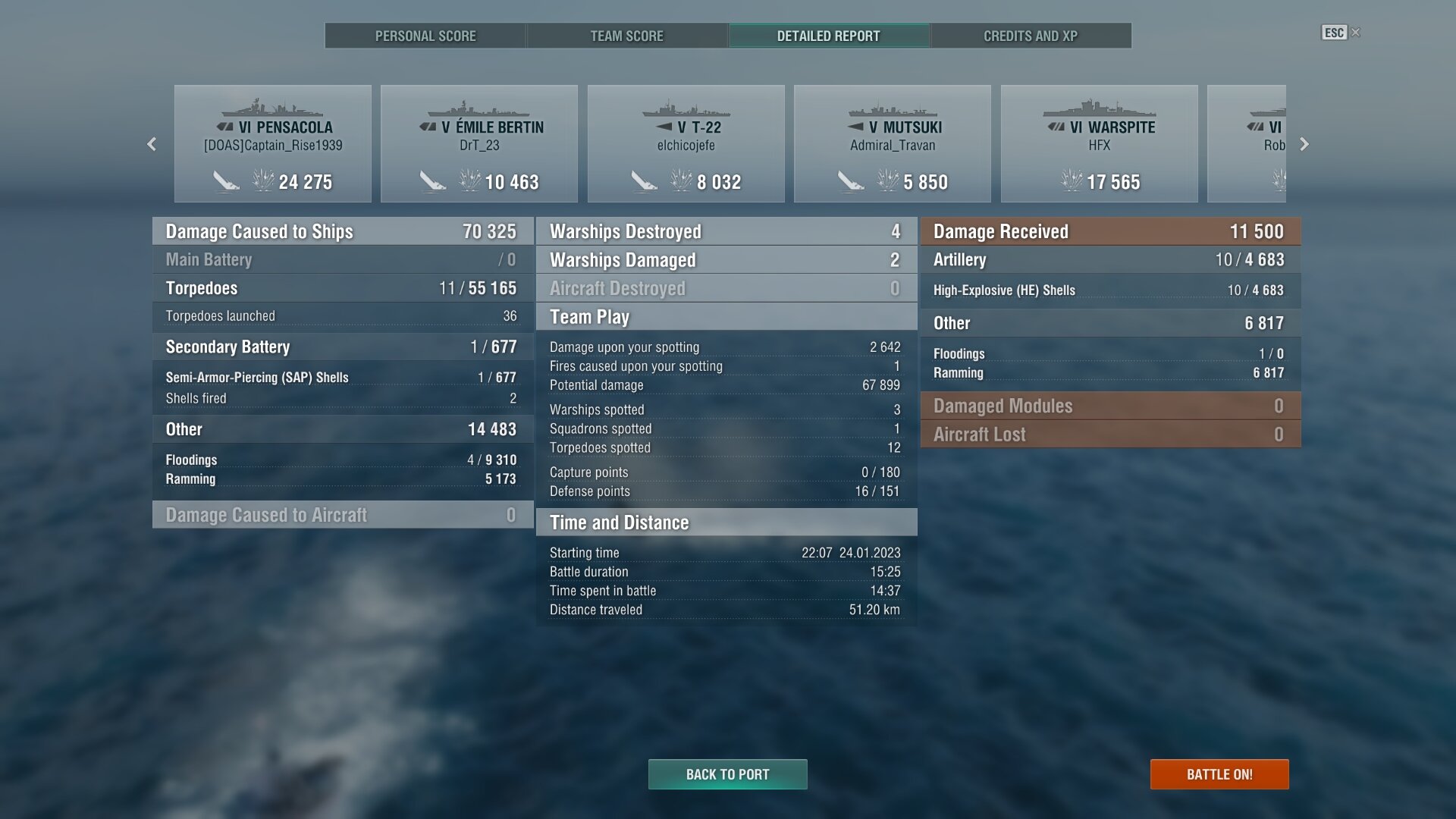Select the VI Pensacola ship card
The width and height of the screenshot is (1456, 819).
point(273,144)
